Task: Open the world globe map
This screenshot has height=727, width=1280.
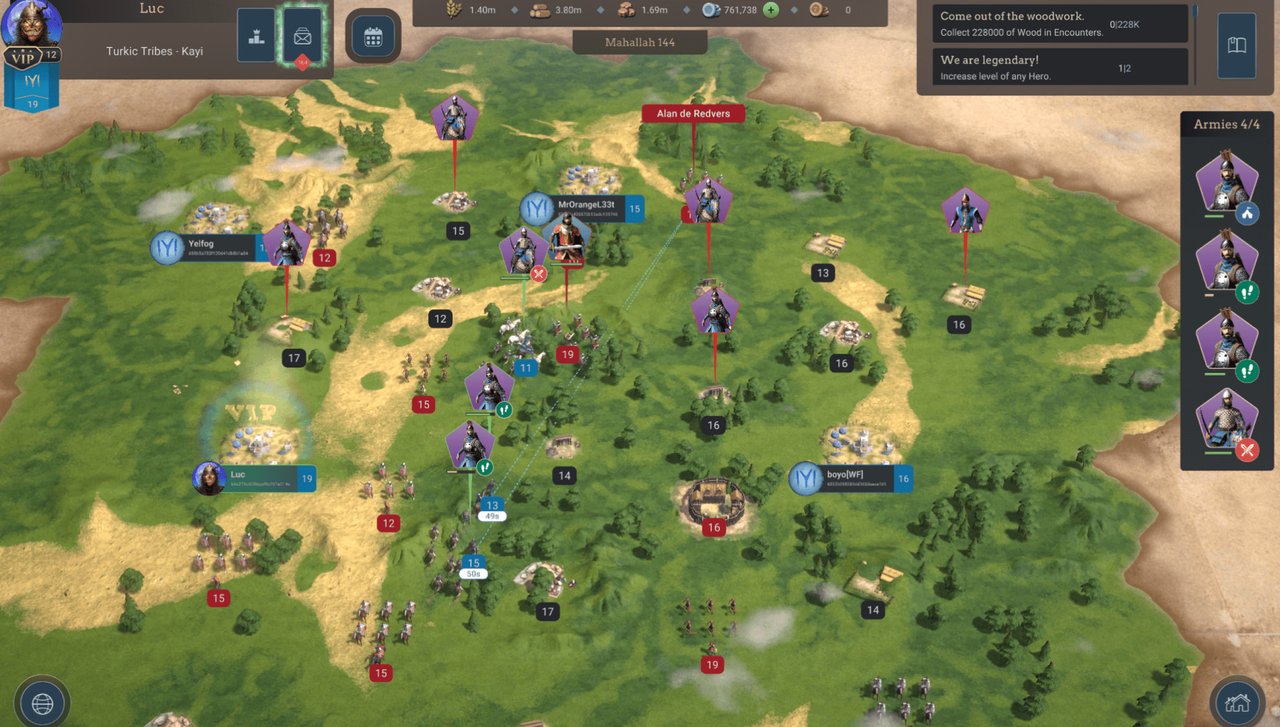Action: pos(42,703)
